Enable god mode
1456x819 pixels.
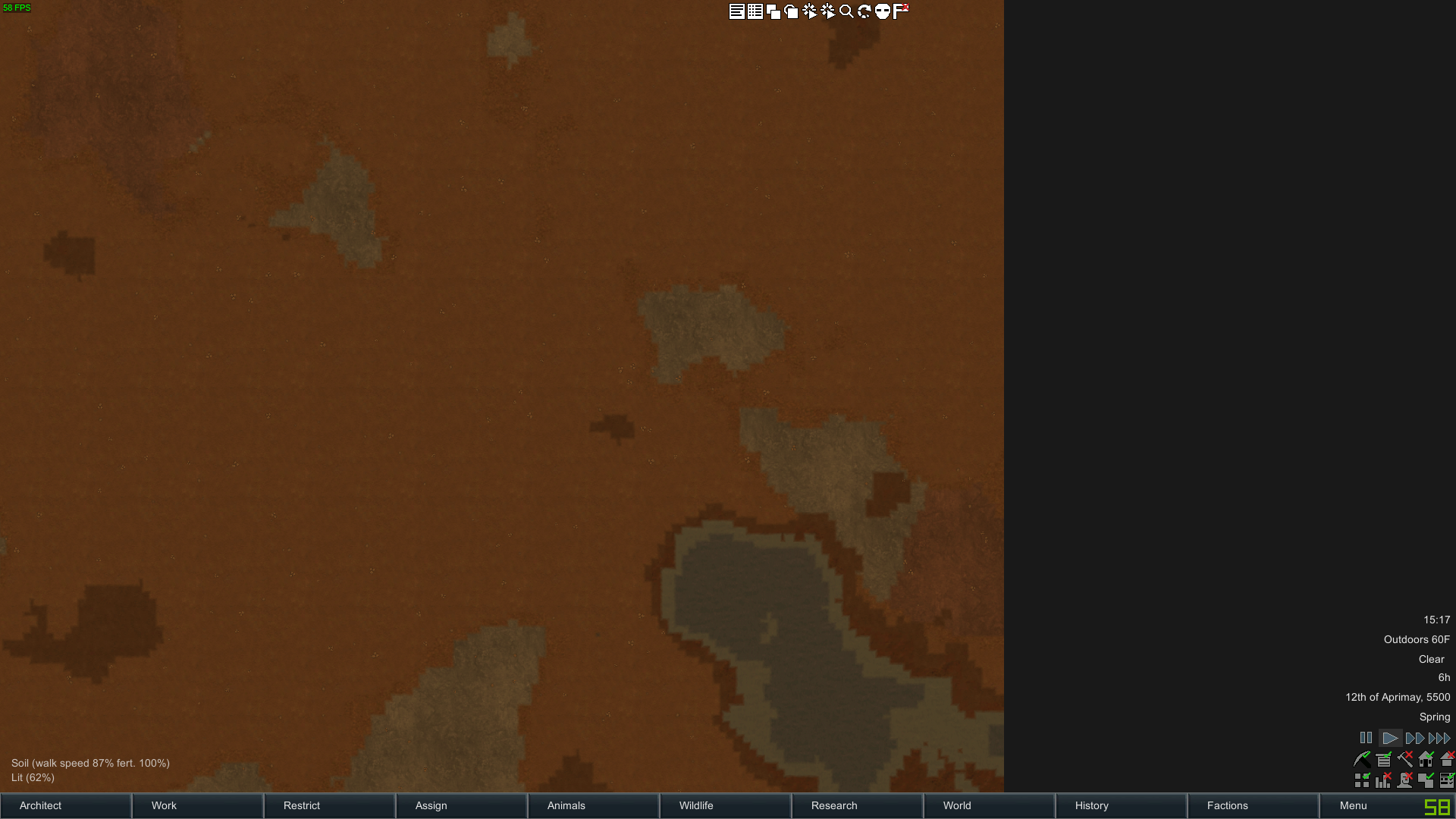point(883,11)
